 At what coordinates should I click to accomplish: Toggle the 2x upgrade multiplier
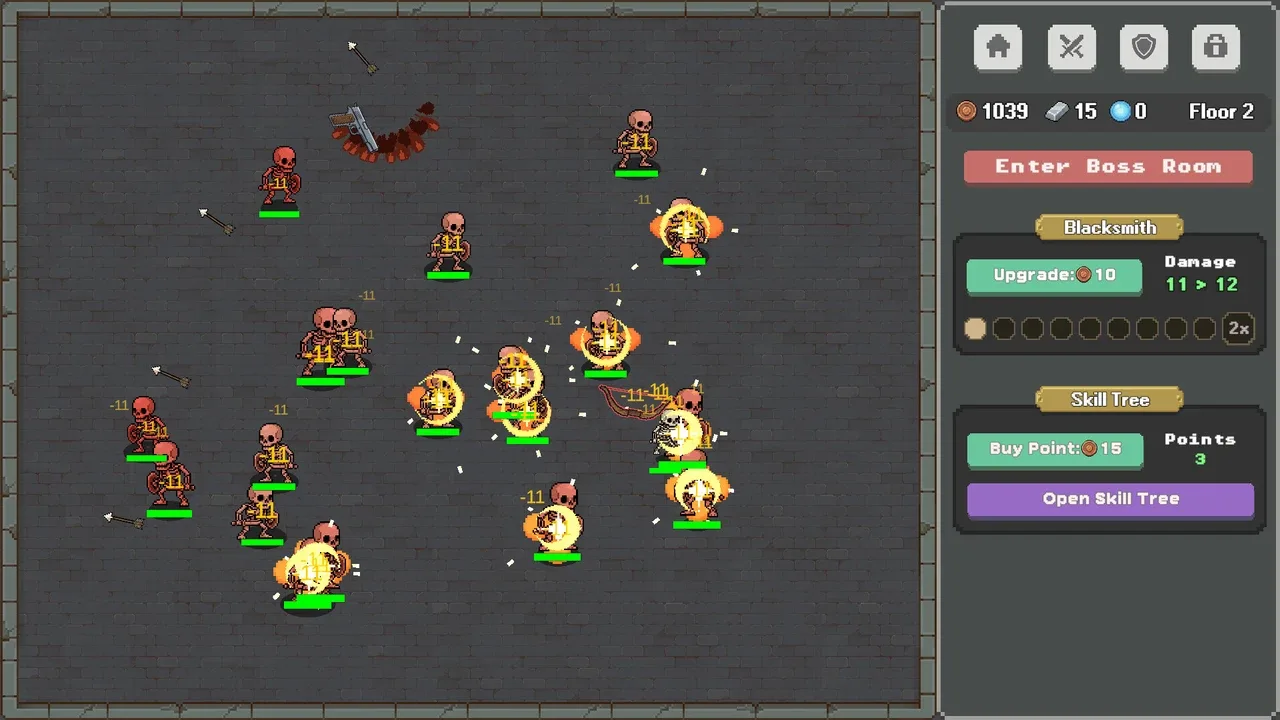(x=1238, y=328)
